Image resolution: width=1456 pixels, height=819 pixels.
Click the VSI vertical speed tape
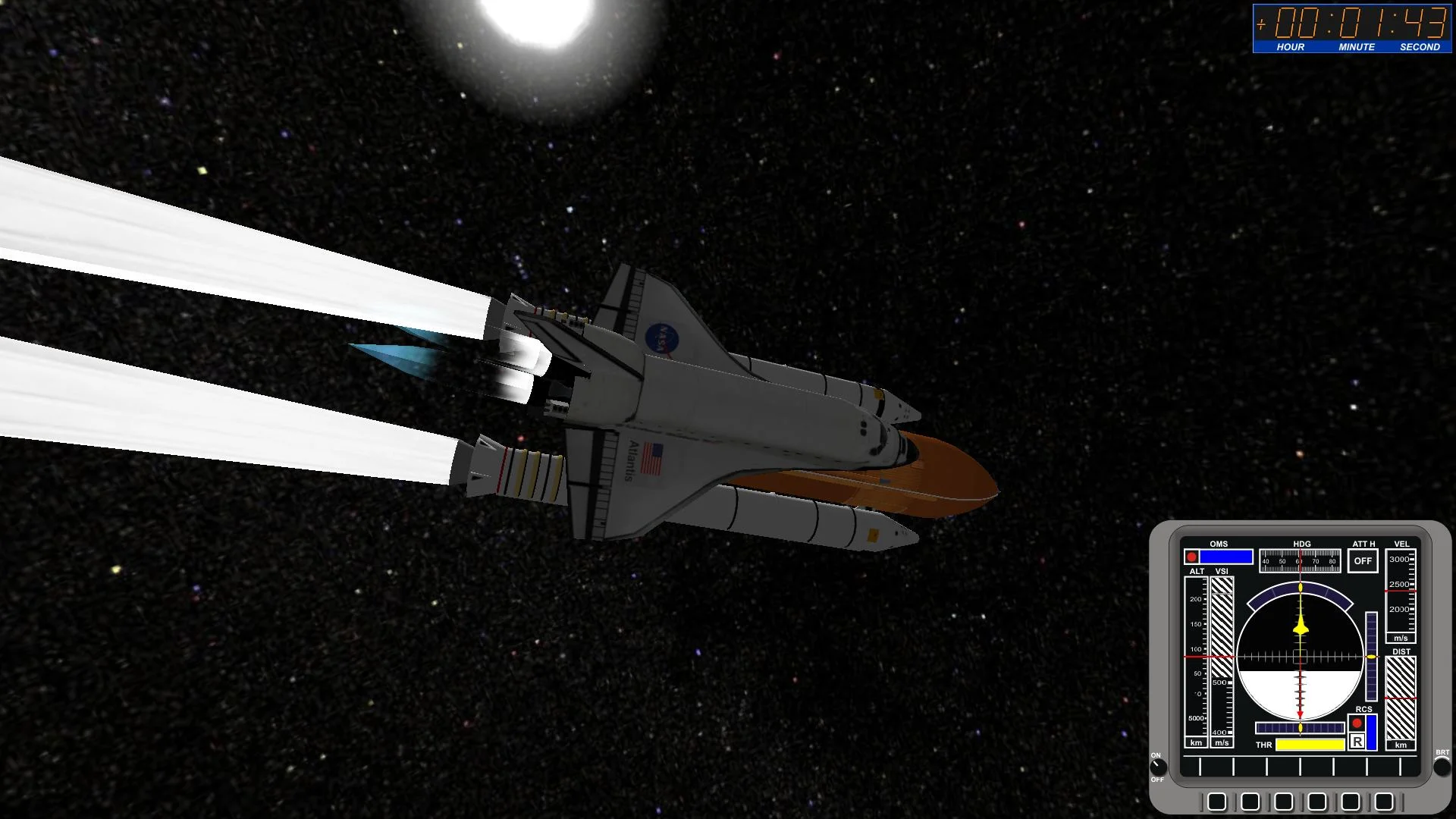coord(1221,654)
